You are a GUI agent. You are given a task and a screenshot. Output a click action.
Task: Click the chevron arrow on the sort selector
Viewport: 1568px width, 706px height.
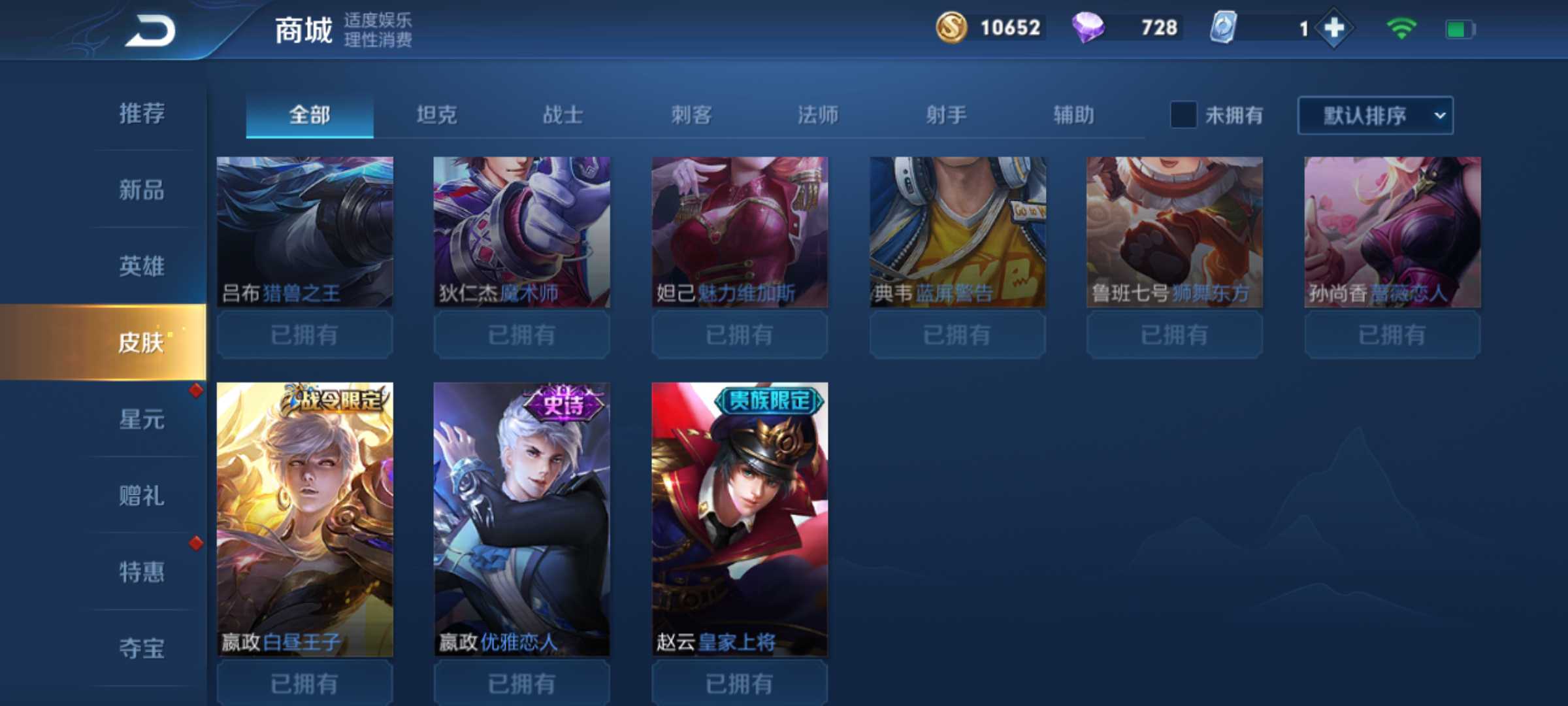(1438, 116)
